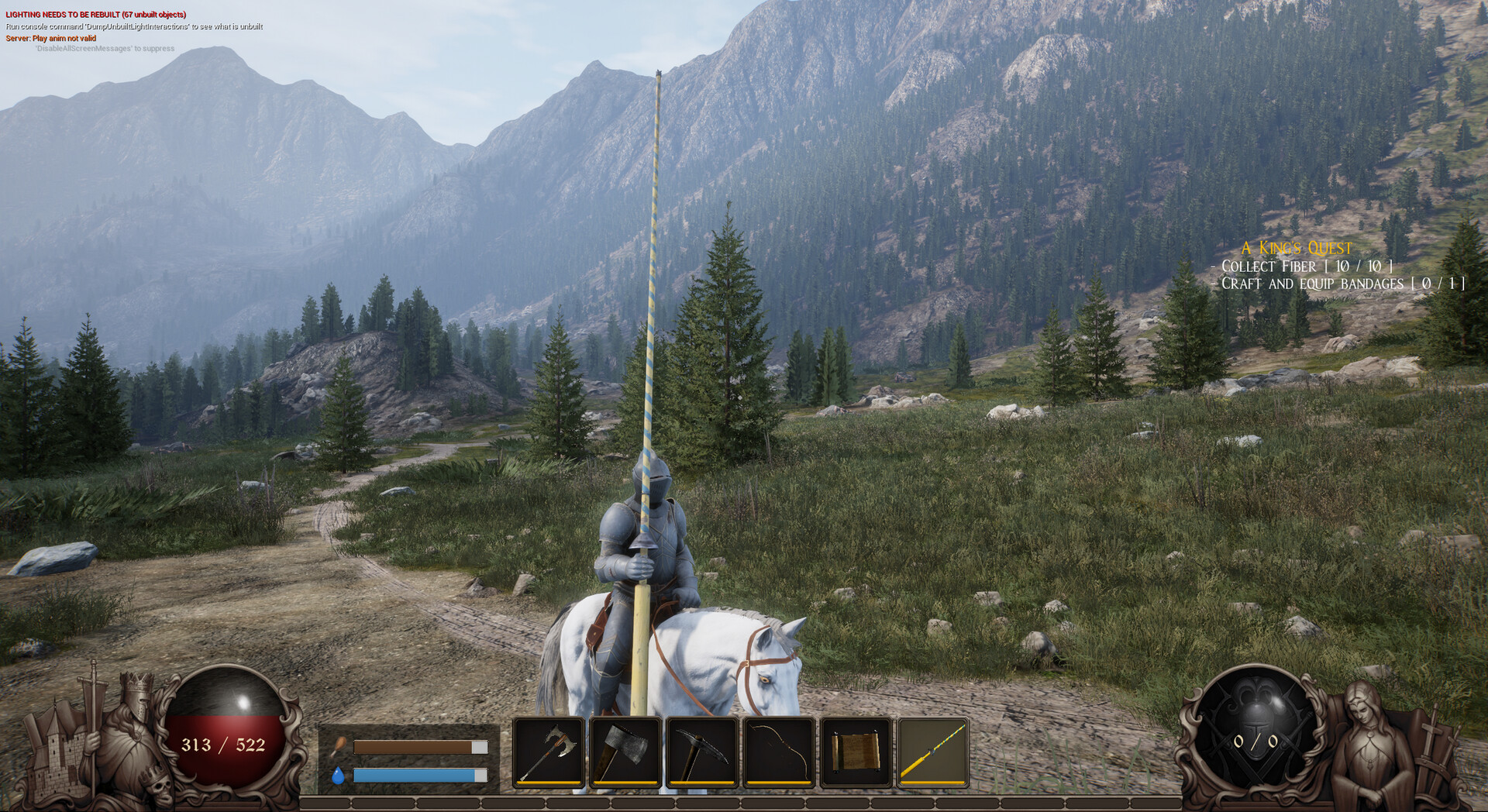This screenshot has height=812, width=1488.
Task: Click the LIGHTING NEEDS TO BE REBUILT warning text
Action: tap(95, 14)
